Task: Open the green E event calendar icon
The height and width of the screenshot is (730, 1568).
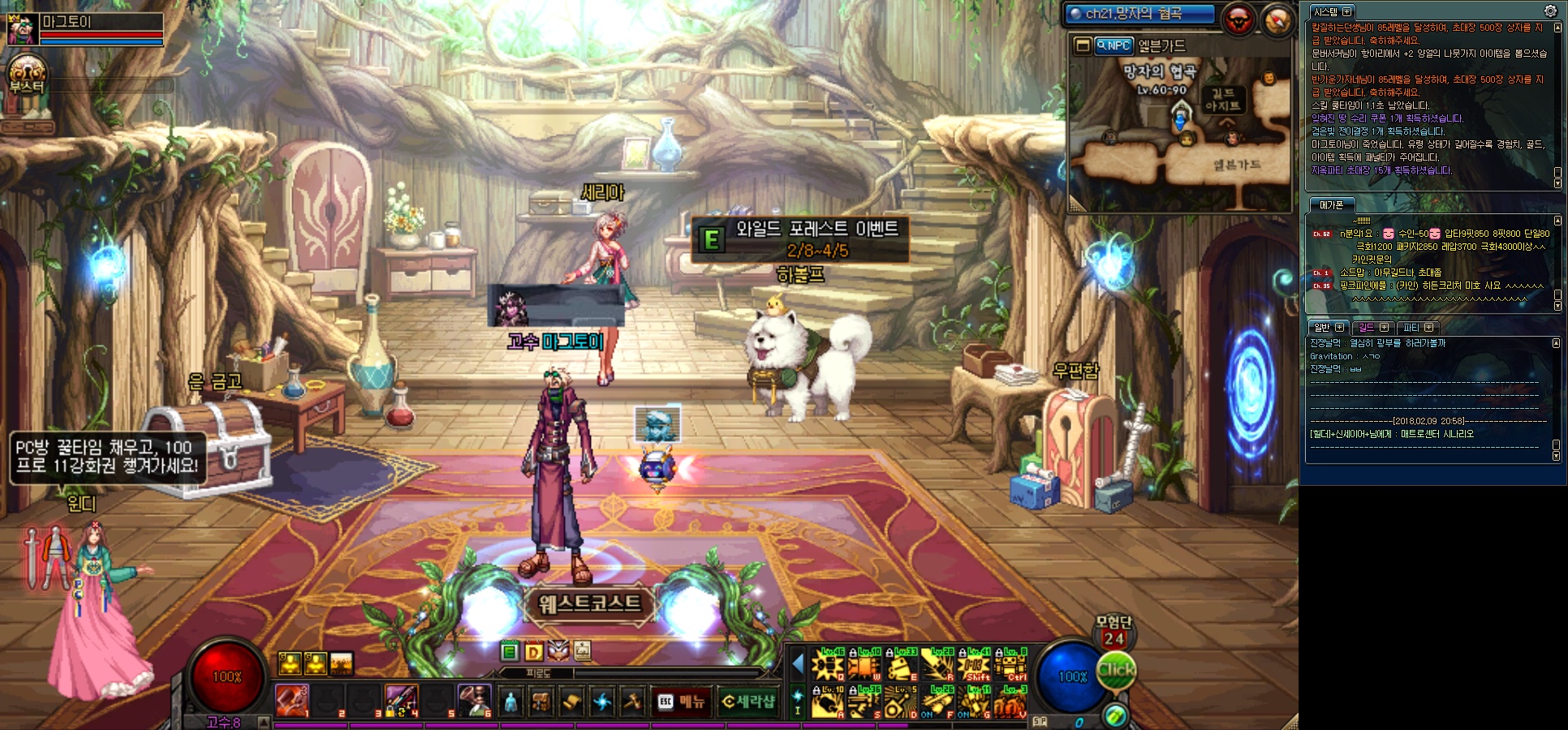Action: point(510,651)
